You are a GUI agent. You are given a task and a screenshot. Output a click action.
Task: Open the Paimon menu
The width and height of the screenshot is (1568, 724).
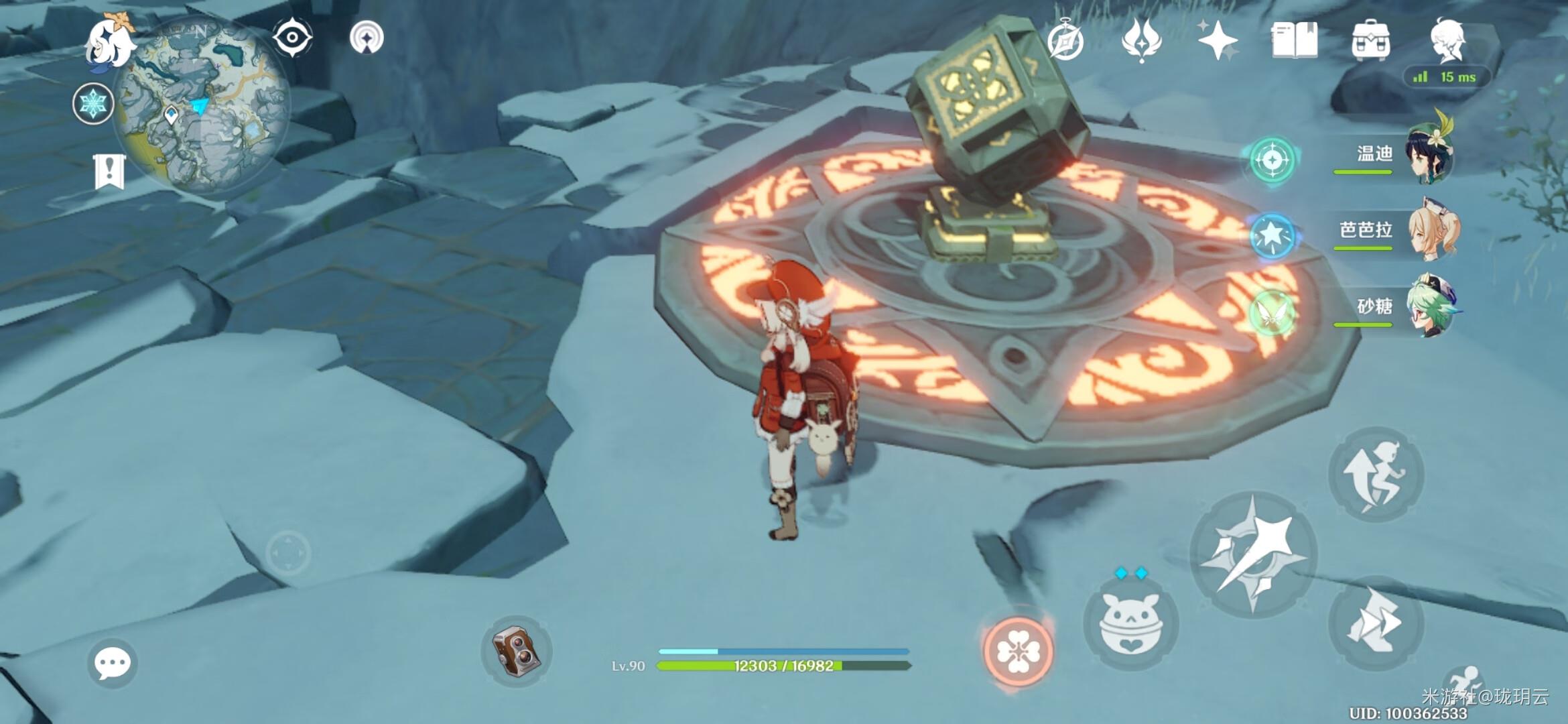point(111,43)
